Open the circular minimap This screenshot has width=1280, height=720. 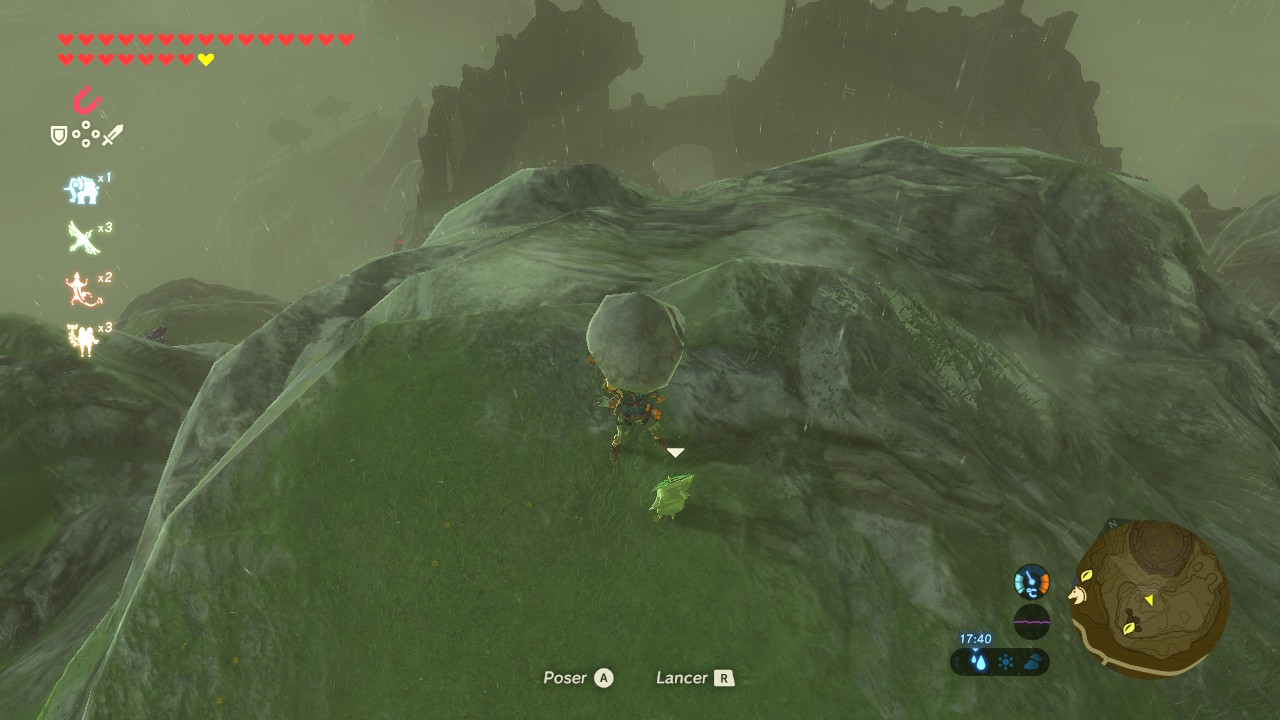pyautogui.click(x=1150, y=600)
